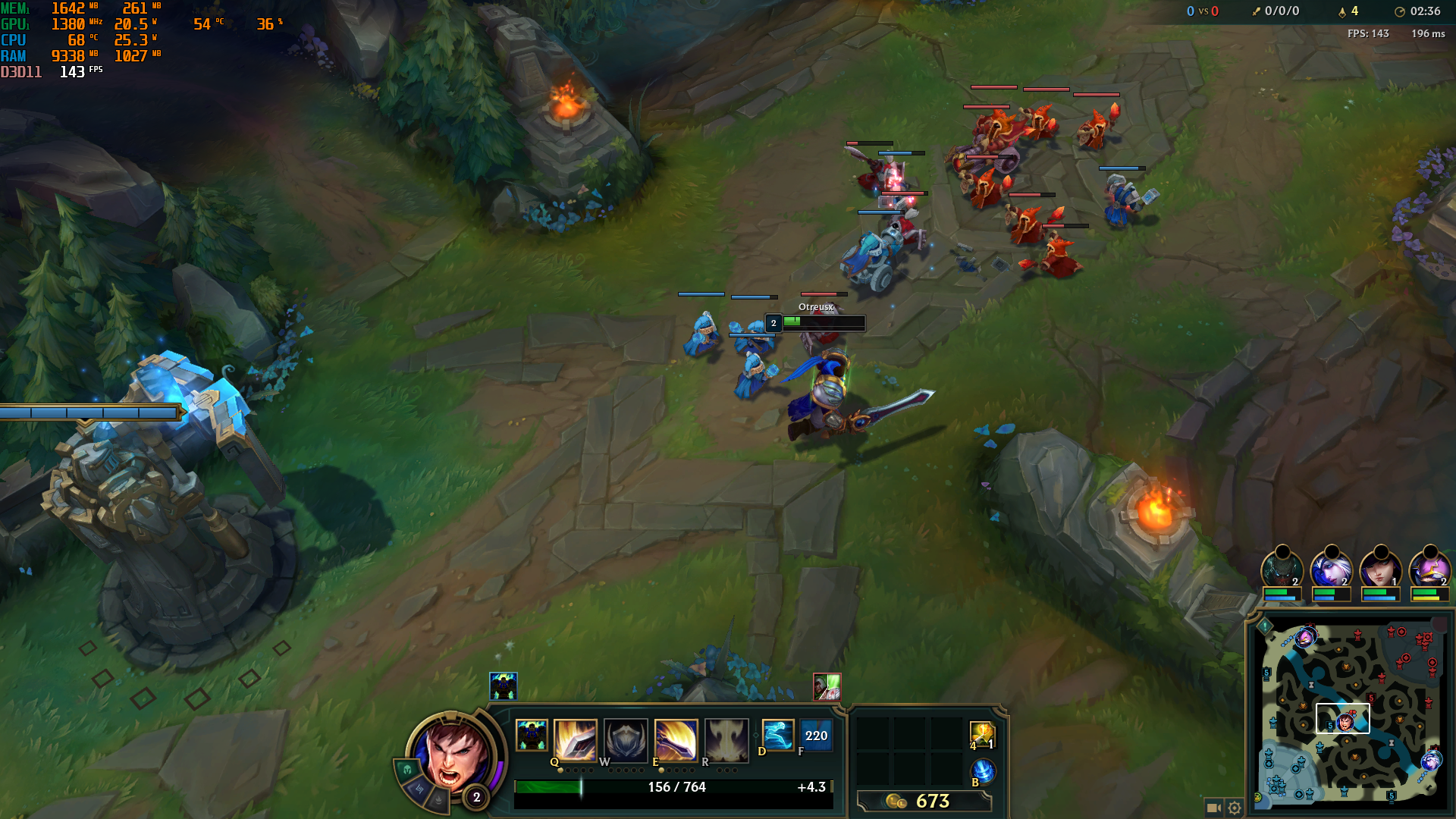Click the Perseverance passive icon beside Q

532,736
